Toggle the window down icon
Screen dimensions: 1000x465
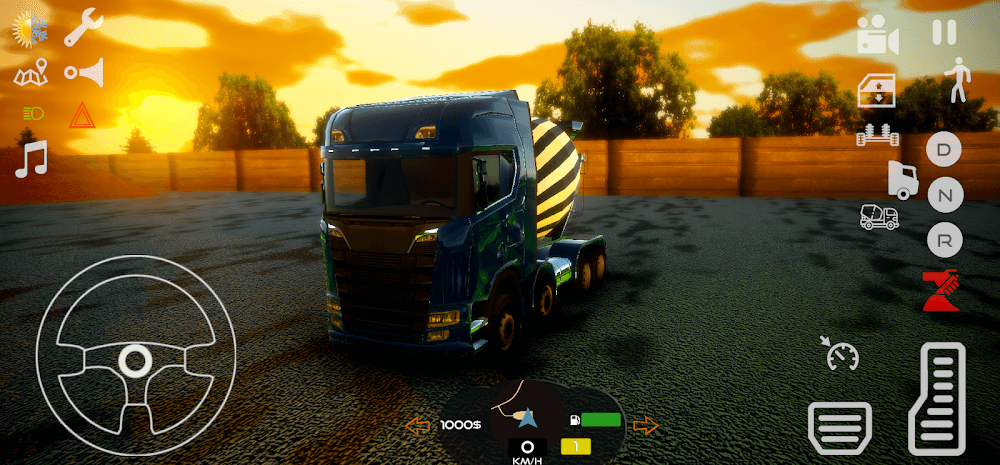point(877,93)
